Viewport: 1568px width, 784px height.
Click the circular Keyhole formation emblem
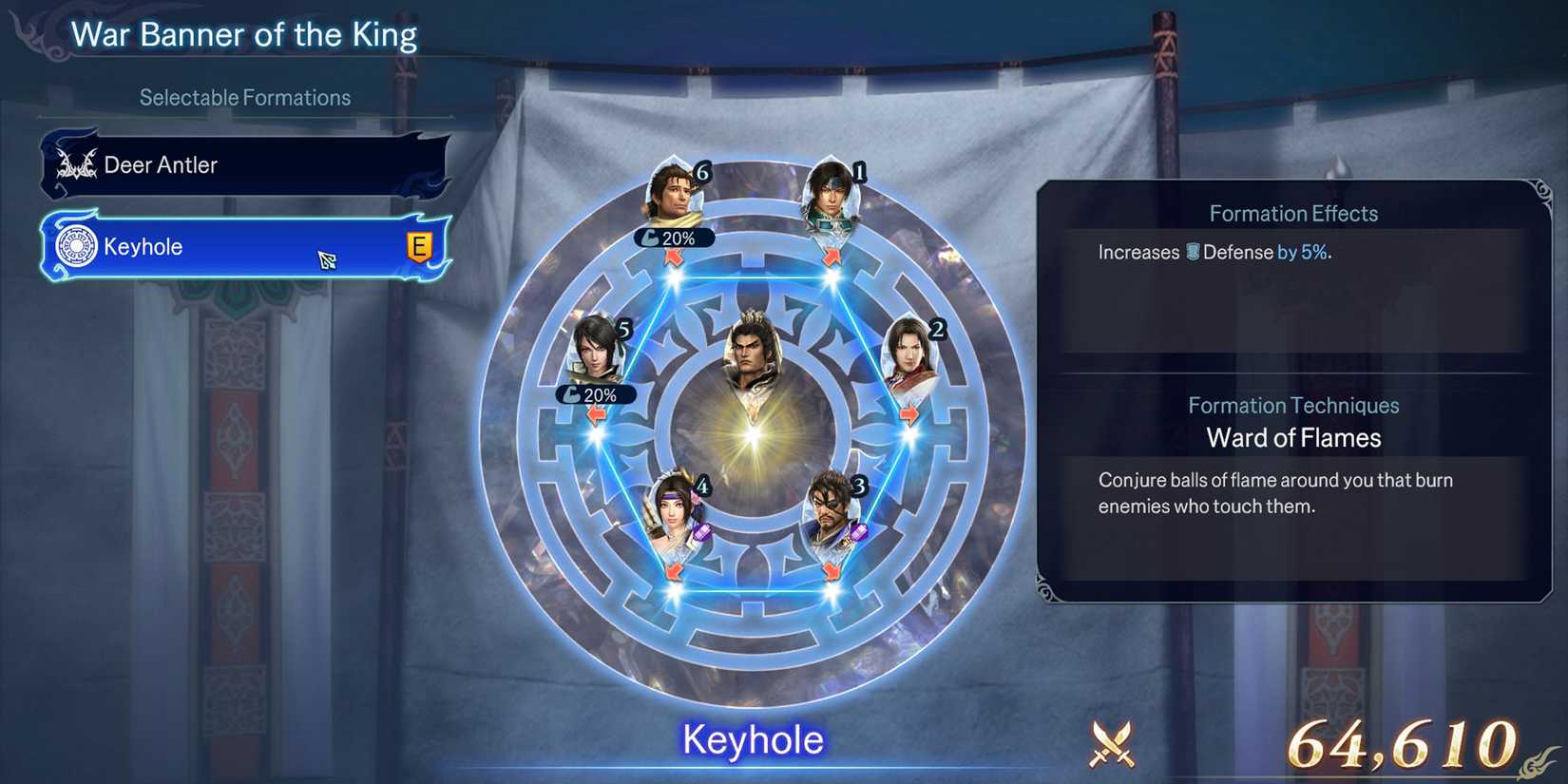click(76, 246)
